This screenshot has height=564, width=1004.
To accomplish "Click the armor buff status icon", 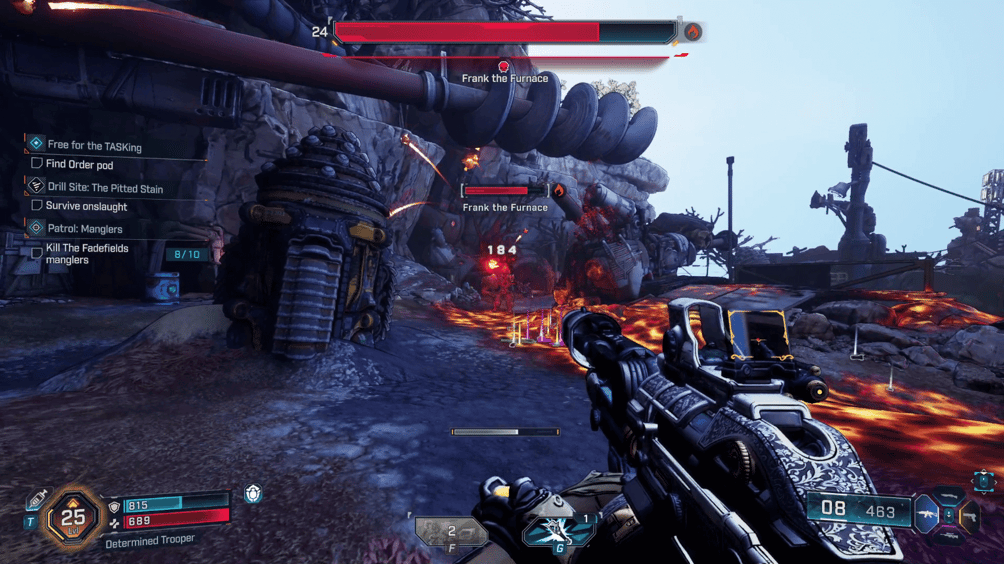I will coord(253,494).
